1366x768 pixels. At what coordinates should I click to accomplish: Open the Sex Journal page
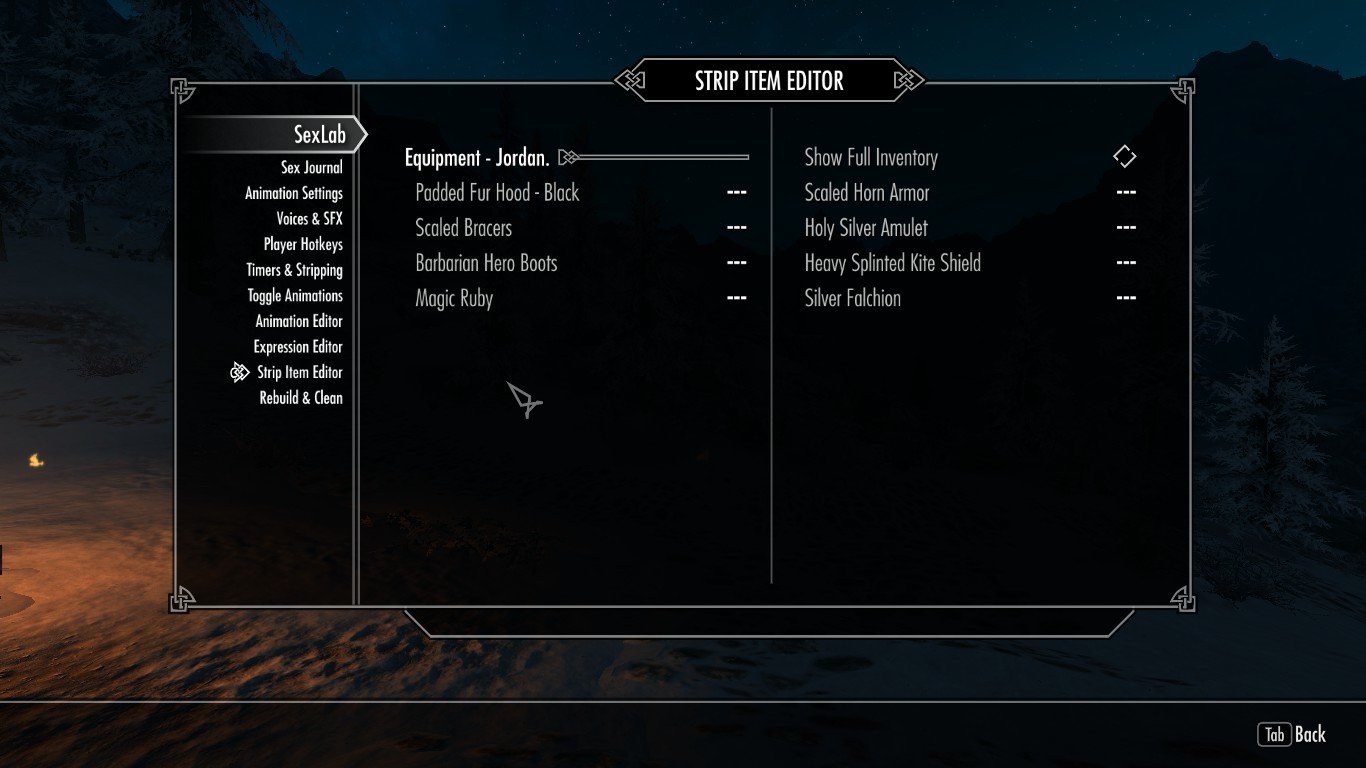point(311,168)
